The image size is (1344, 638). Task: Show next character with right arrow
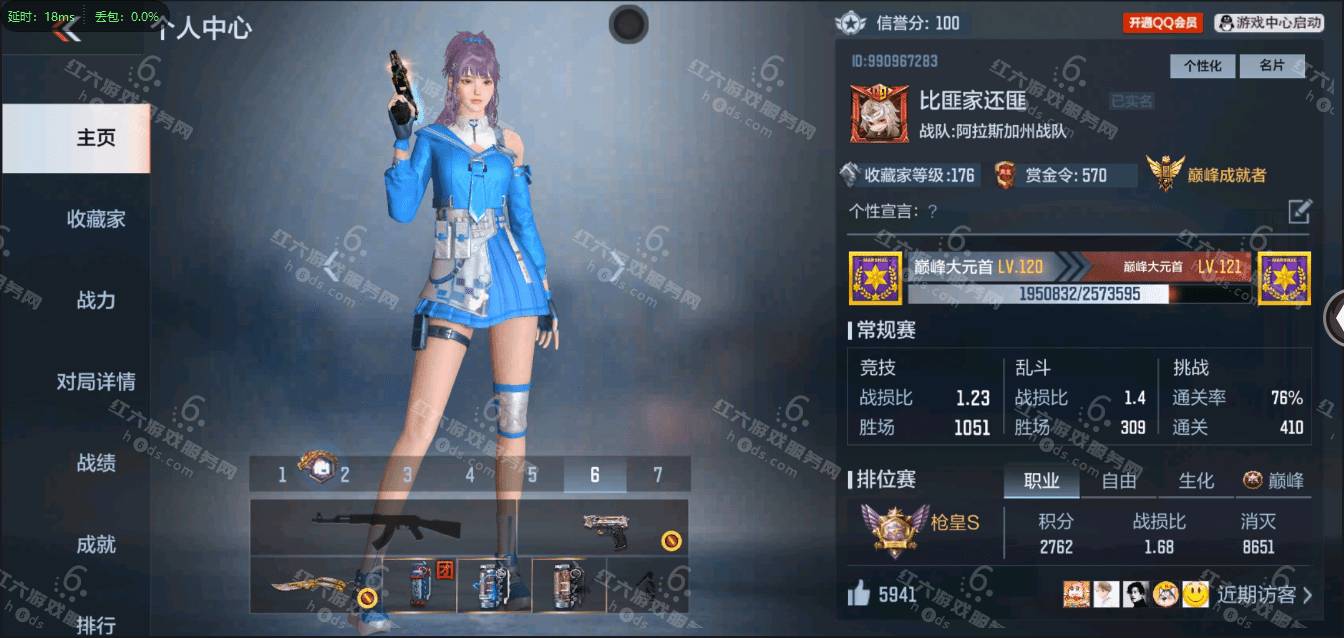[x=619, y=264]
